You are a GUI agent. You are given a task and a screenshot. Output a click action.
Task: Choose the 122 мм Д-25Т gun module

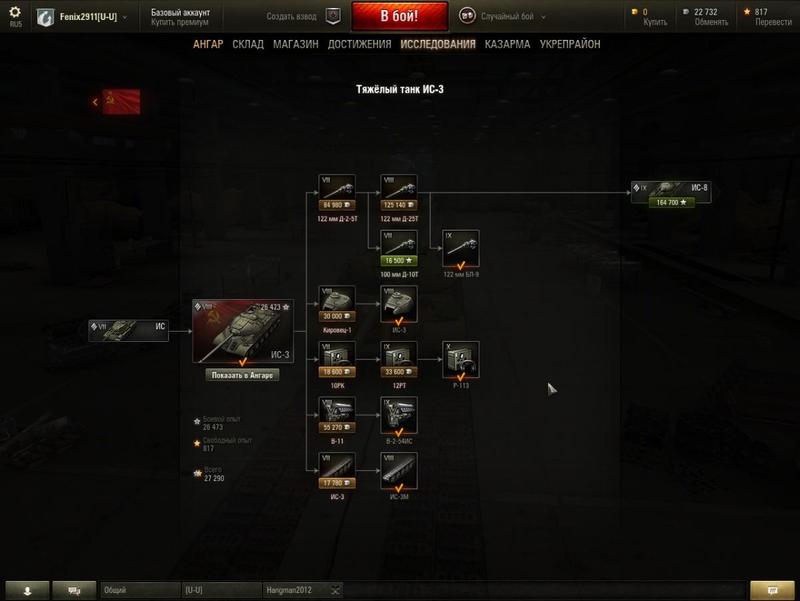point(400,193)
